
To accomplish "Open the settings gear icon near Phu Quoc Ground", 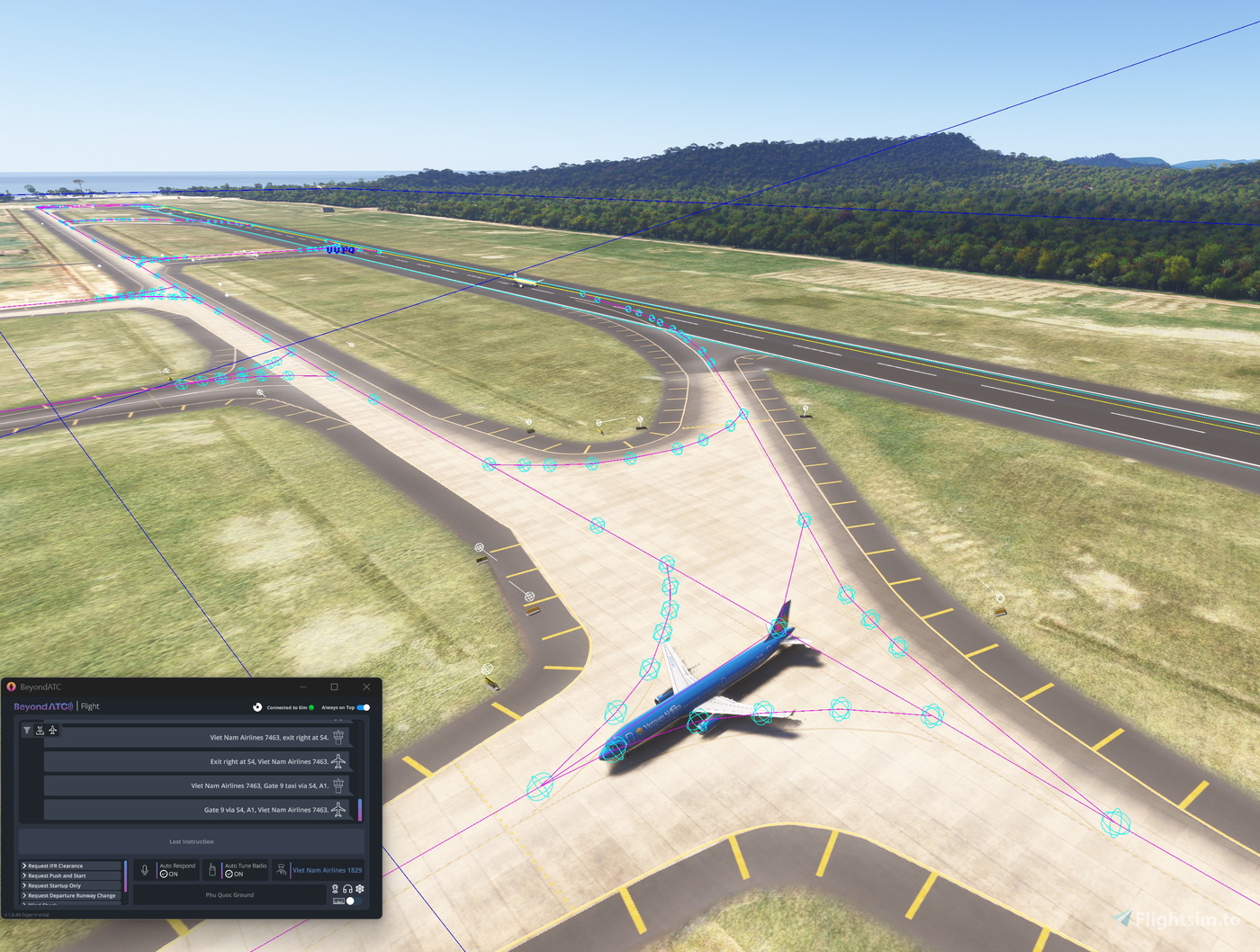I will tap(359, 889).
